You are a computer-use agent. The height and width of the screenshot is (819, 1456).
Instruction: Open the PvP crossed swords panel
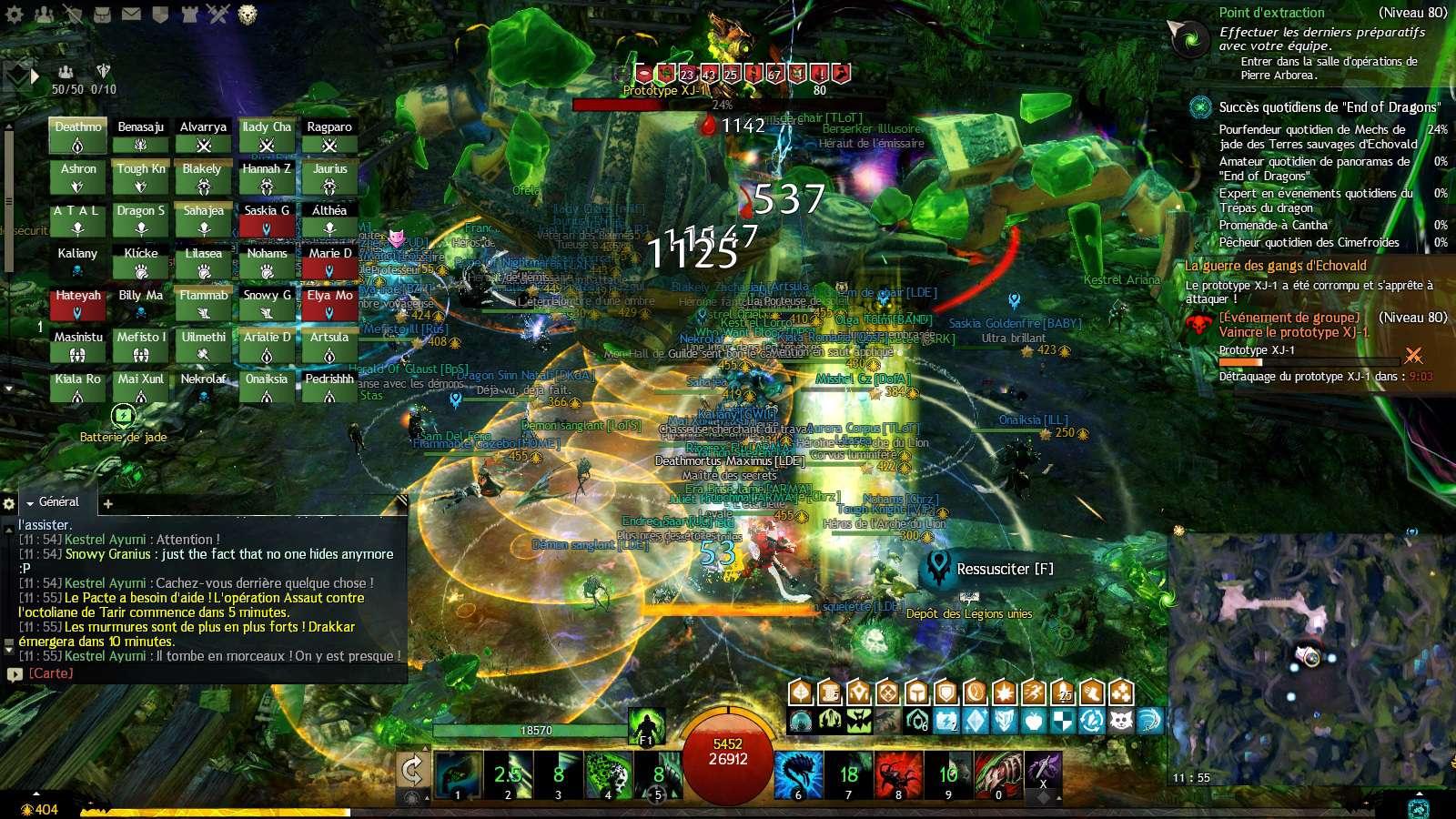(x=218, y=14)
